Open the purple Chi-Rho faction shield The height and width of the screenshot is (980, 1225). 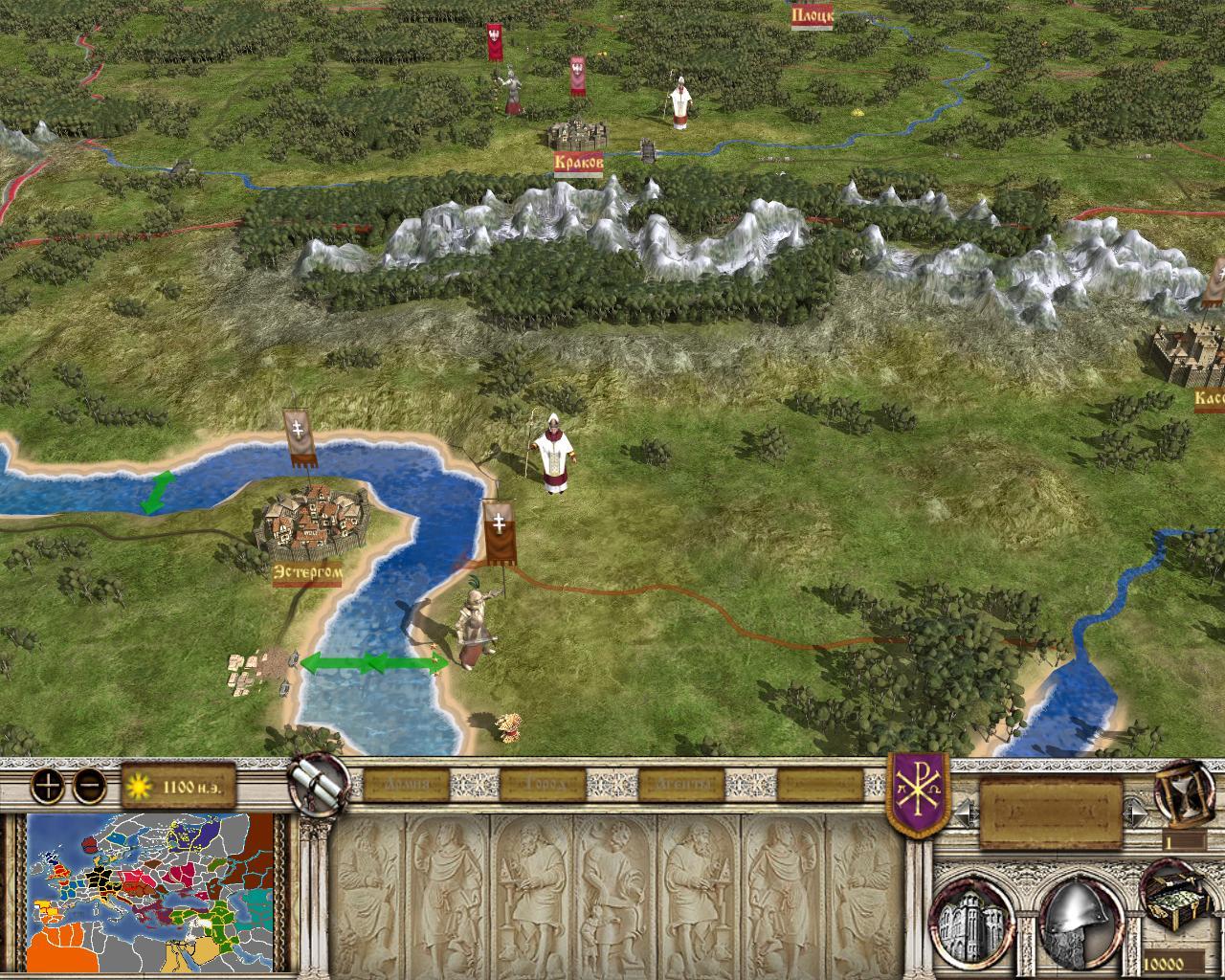(920, 792)
